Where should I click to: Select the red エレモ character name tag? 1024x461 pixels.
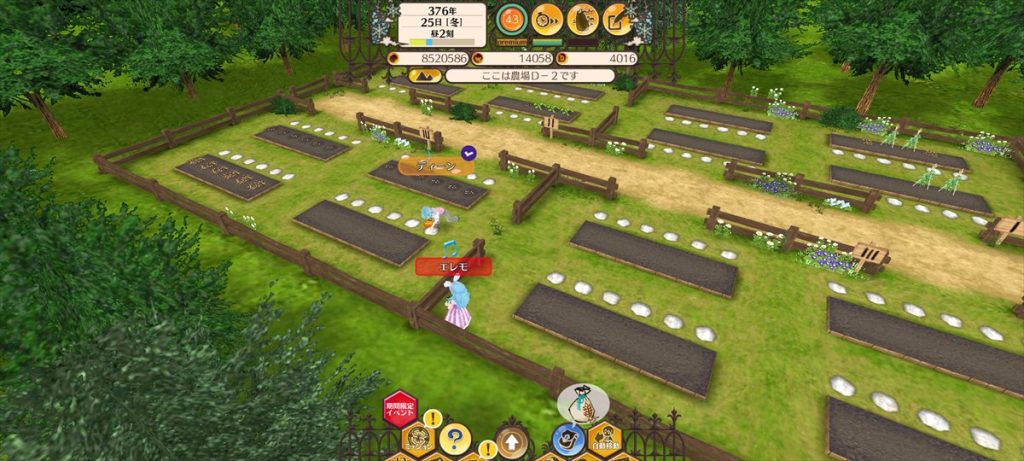pos(454,266)
